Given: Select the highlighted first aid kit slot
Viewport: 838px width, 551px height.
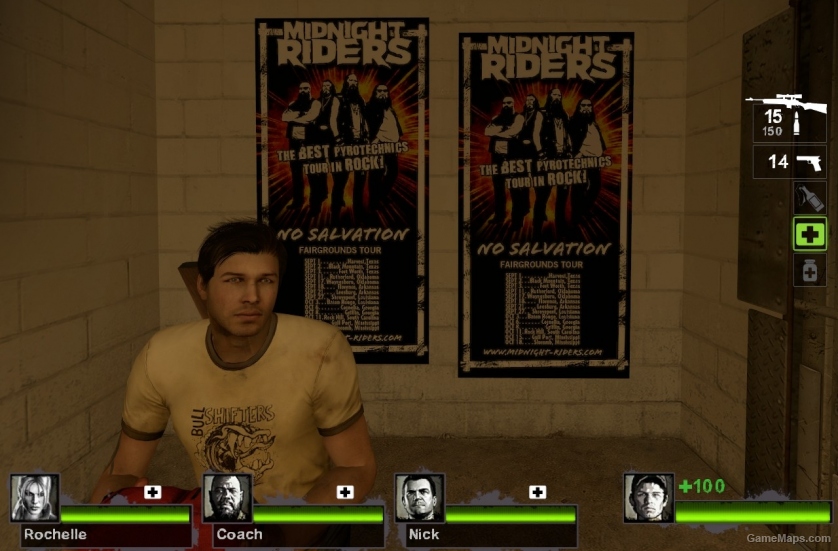Looking at the screenshot, I should point(809,234).
